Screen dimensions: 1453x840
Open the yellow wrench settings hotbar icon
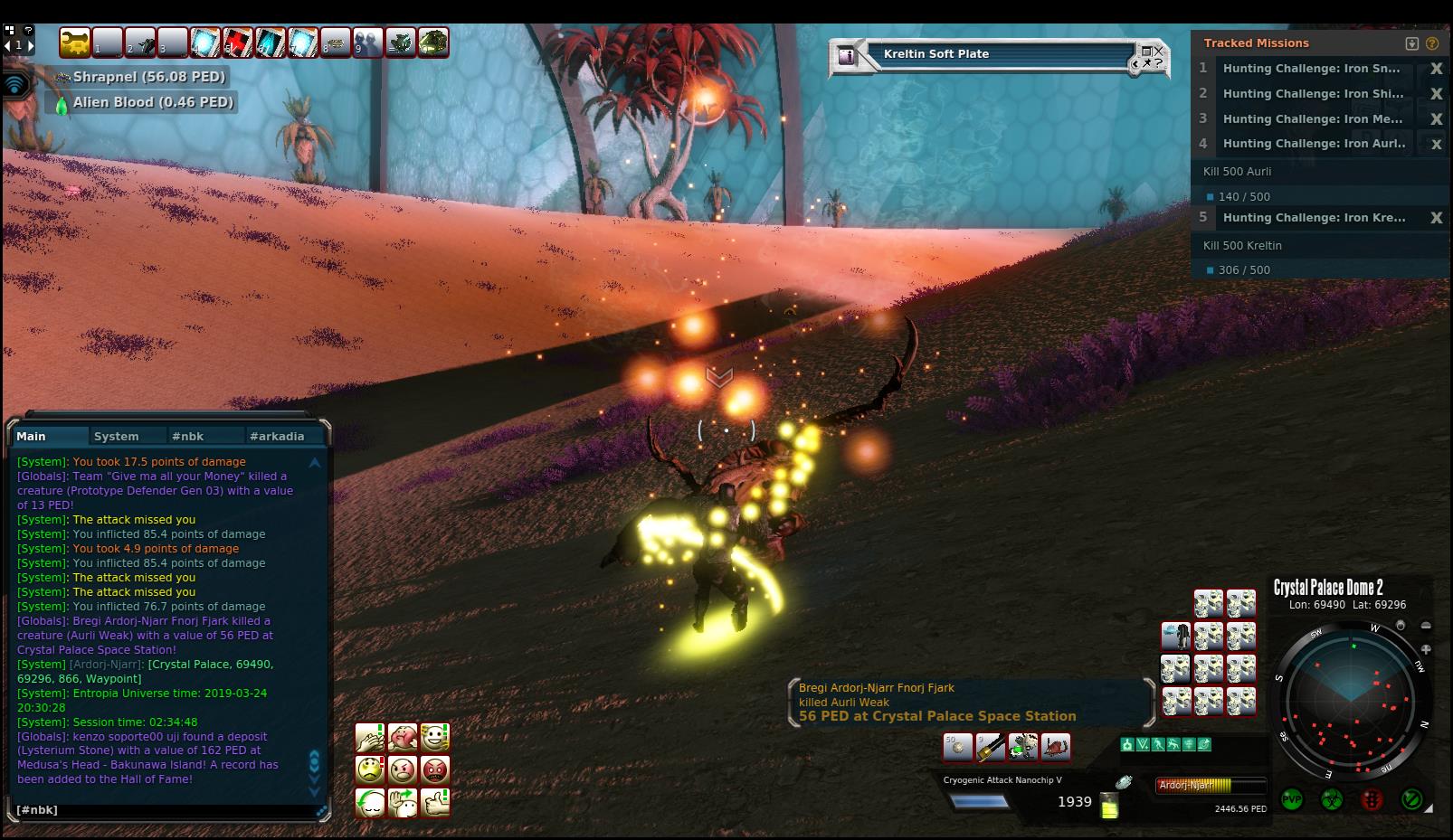pos(75,42)
